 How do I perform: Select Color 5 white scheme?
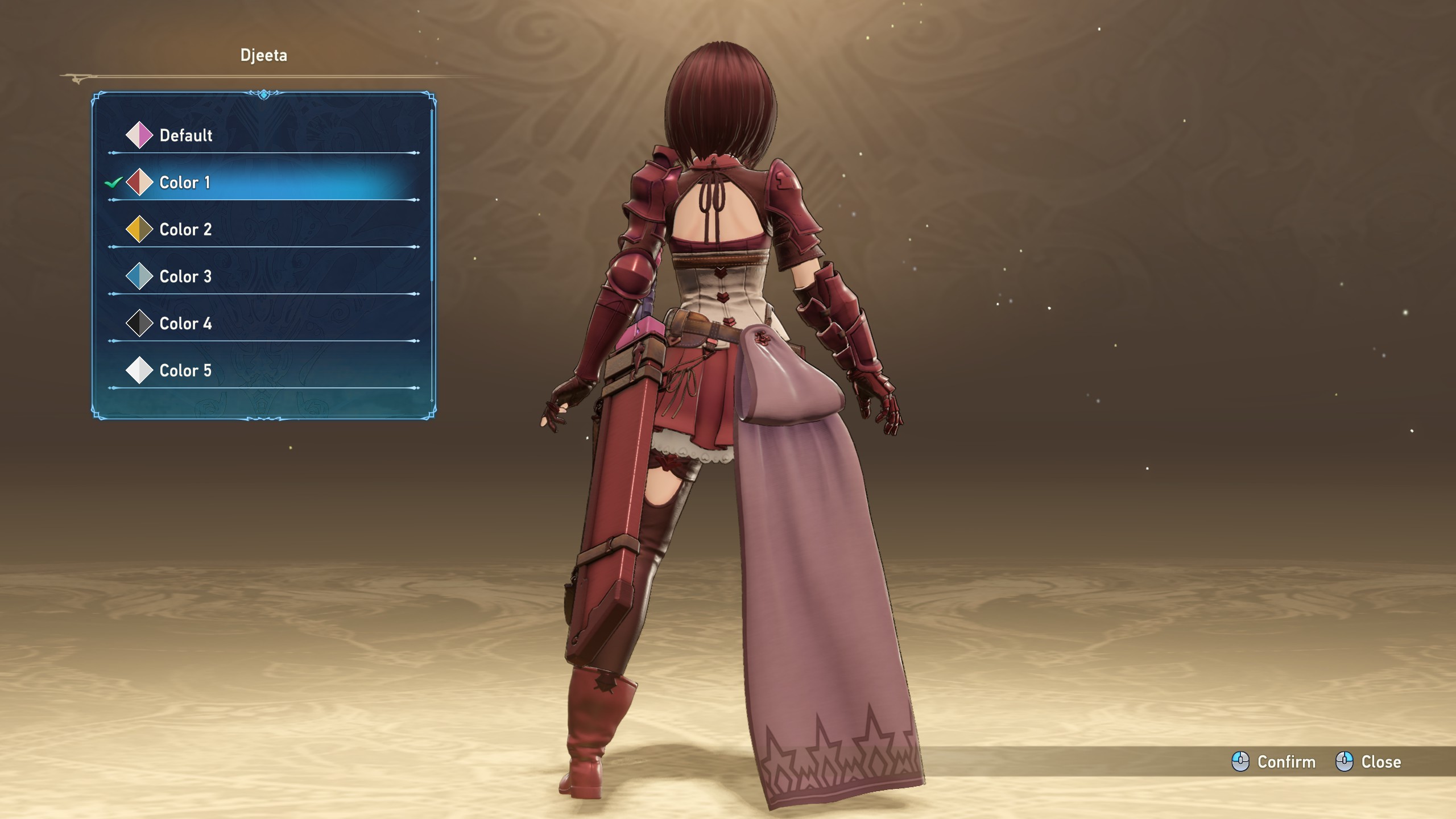pyautogui.click(x=185, y=371)
